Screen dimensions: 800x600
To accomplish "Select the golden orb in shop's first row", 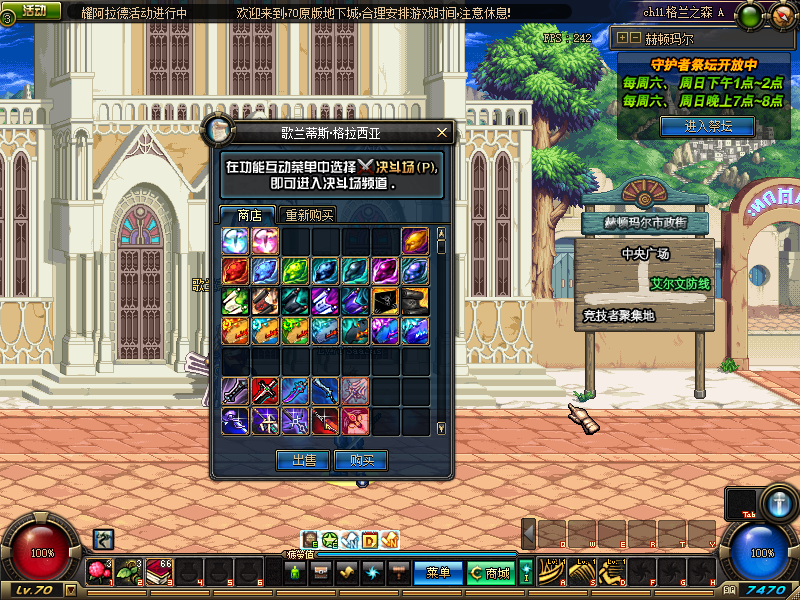I will pos(415,241).
